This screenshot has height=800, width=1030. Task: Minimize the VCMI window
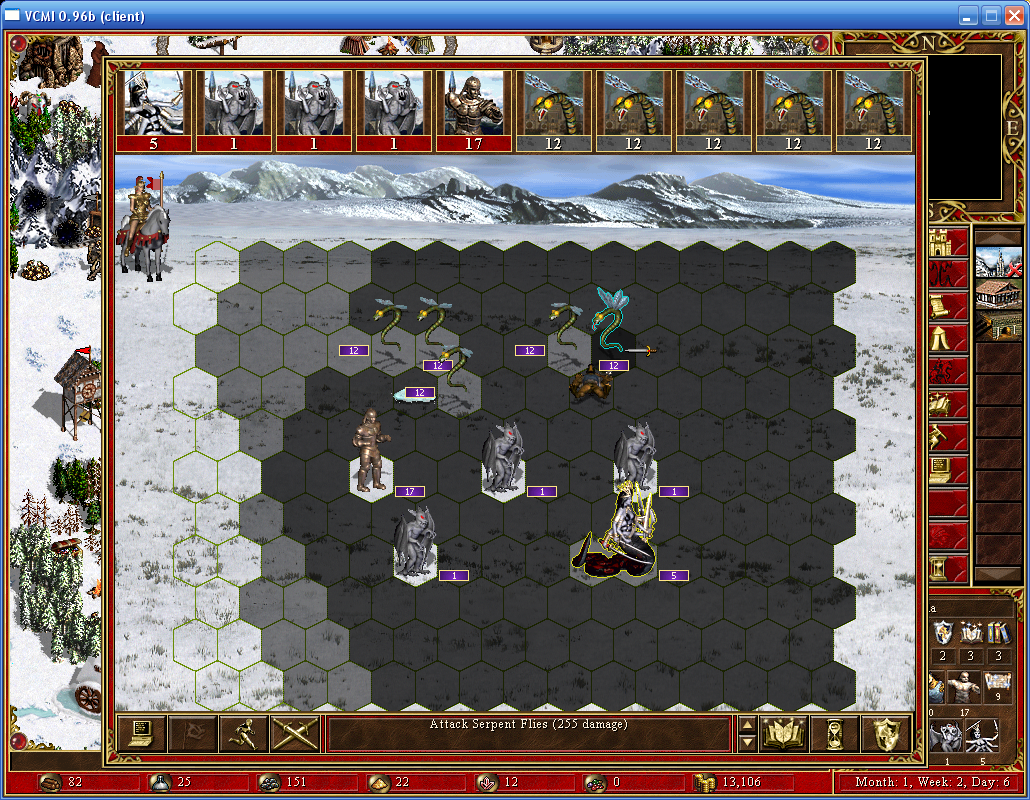[968, 16]
